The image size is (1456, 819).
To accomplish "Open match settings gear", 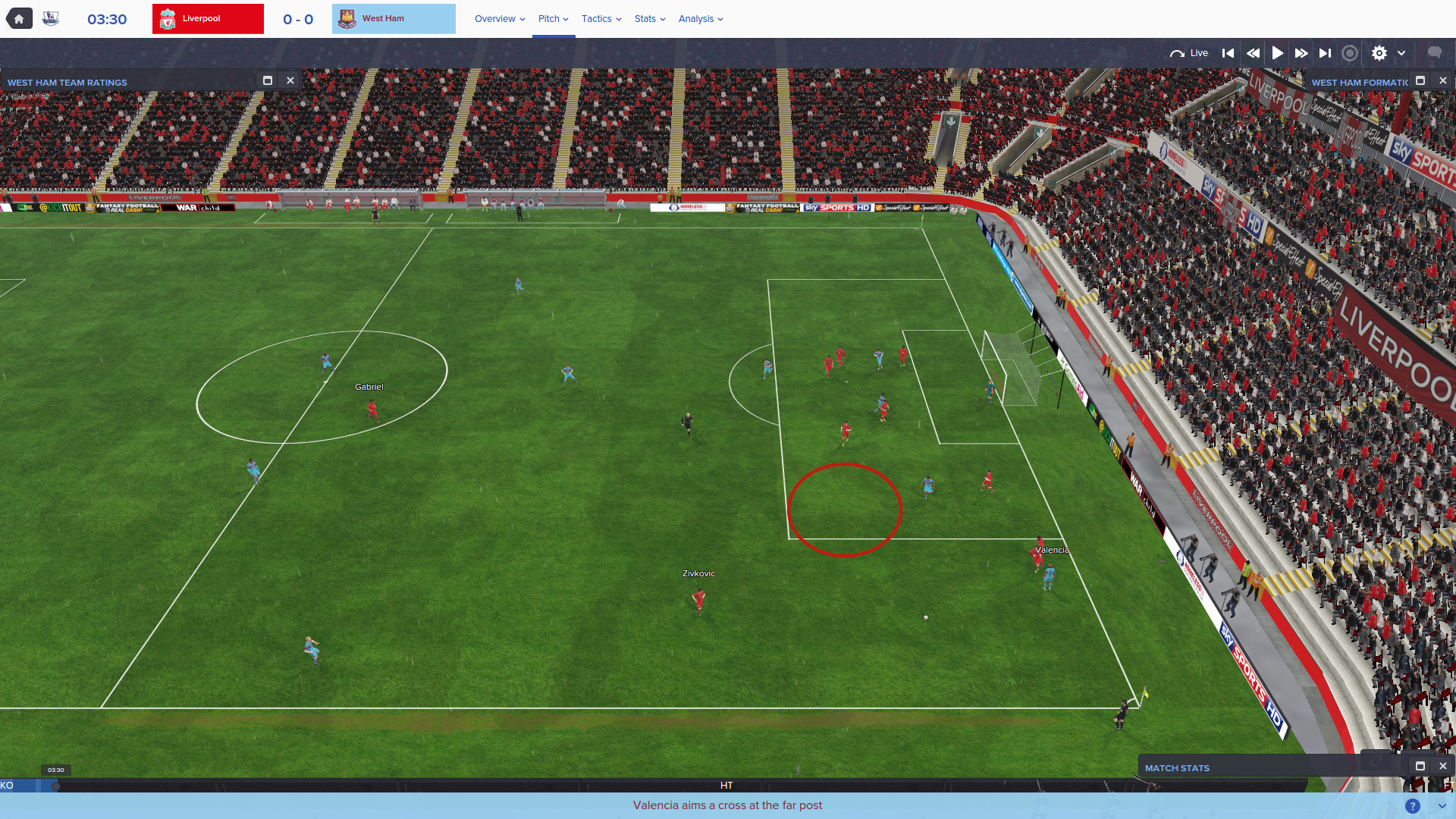I will (1379, 53).
